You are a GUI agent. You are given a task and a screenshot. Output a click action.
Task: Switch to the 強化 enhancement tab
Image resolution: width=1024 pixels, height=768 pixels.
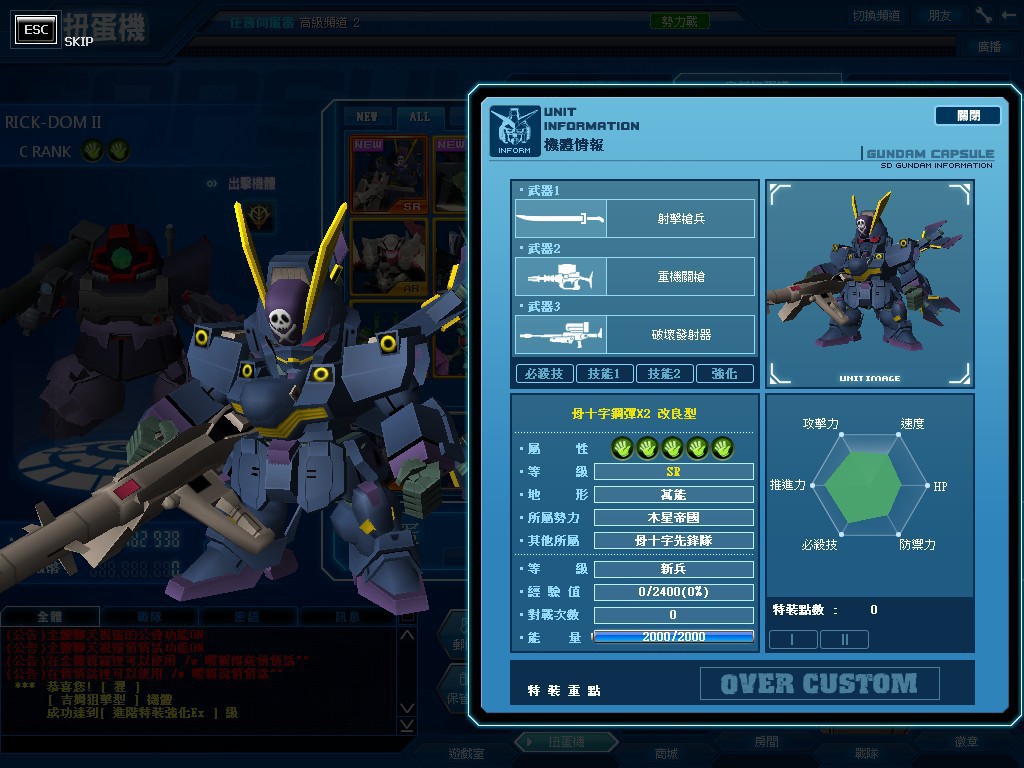724,373
